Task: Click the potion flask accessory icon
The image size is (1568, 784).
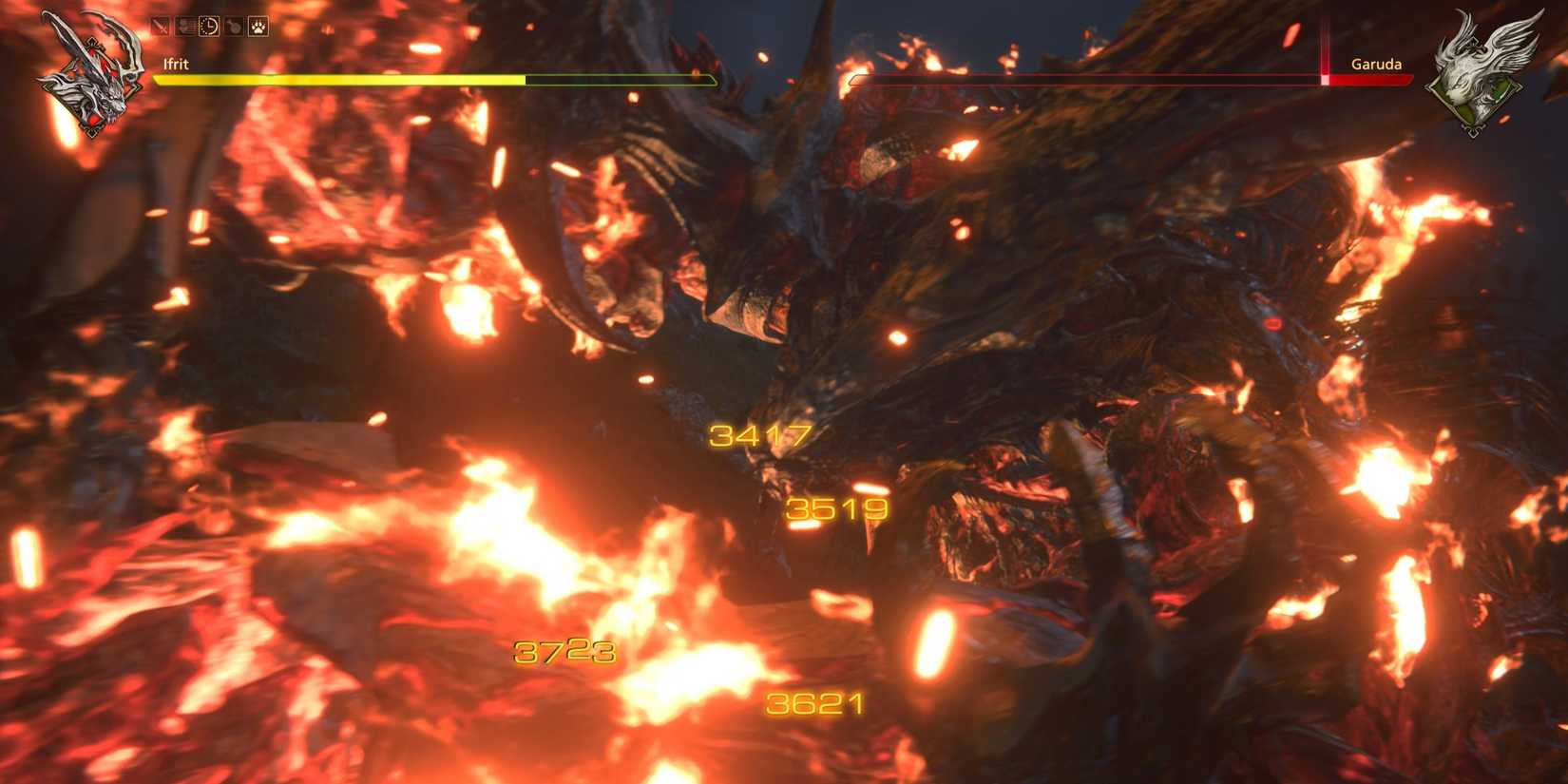Action: [234, 26]
